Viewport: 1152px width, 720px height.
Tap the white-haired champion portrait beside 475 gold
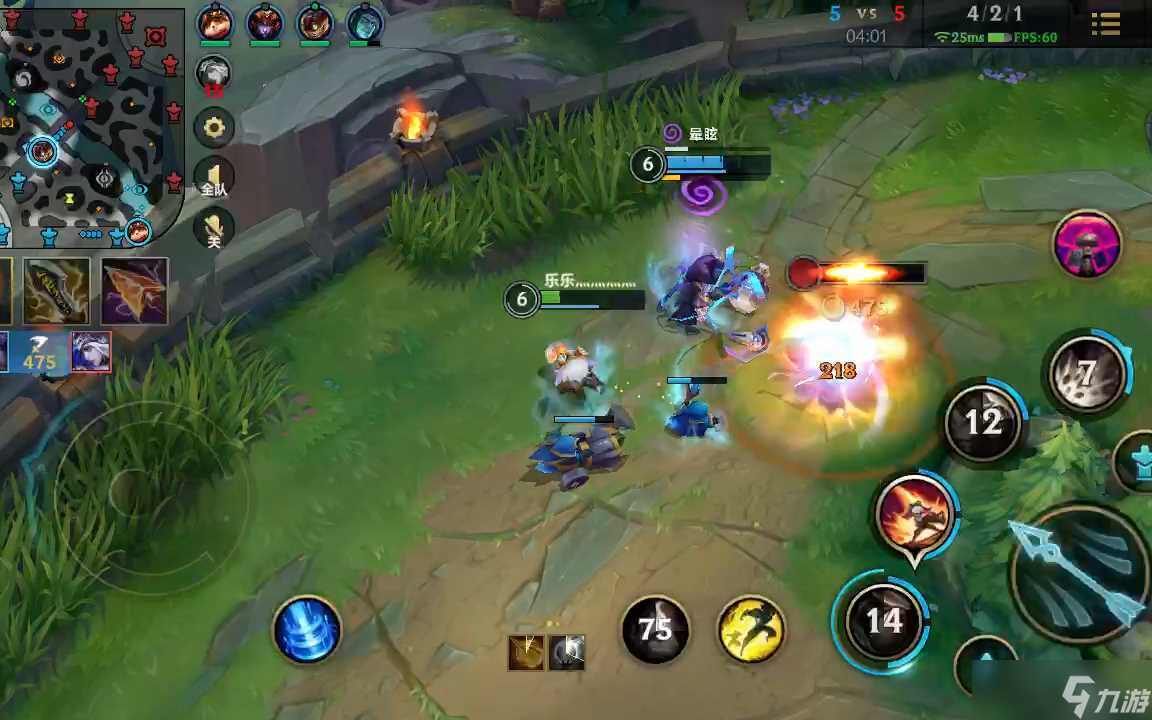(90, 351)
